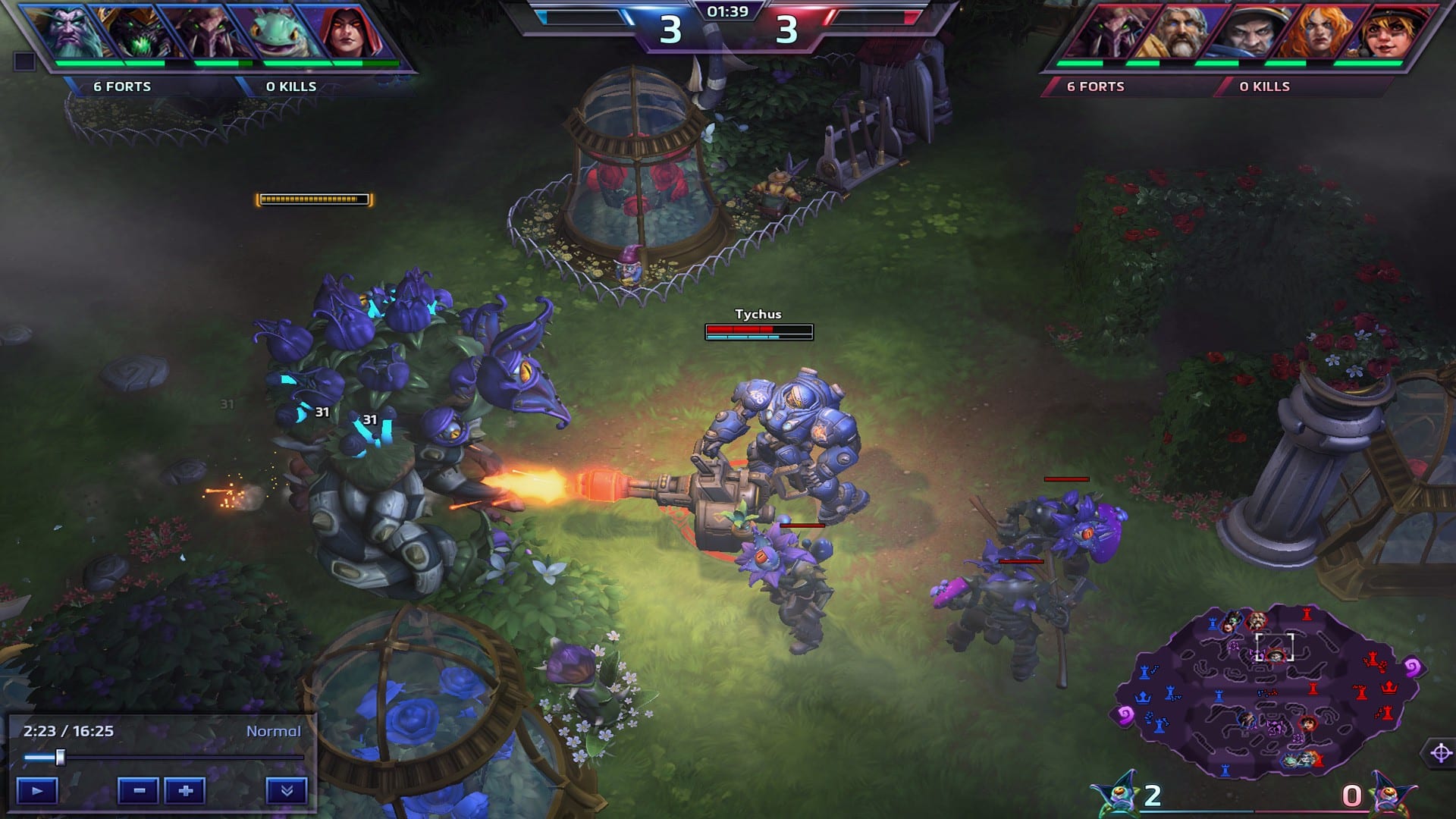Toggle the crosshair camera button beside minimap
1456x819 pixels.
(1440, 753)
